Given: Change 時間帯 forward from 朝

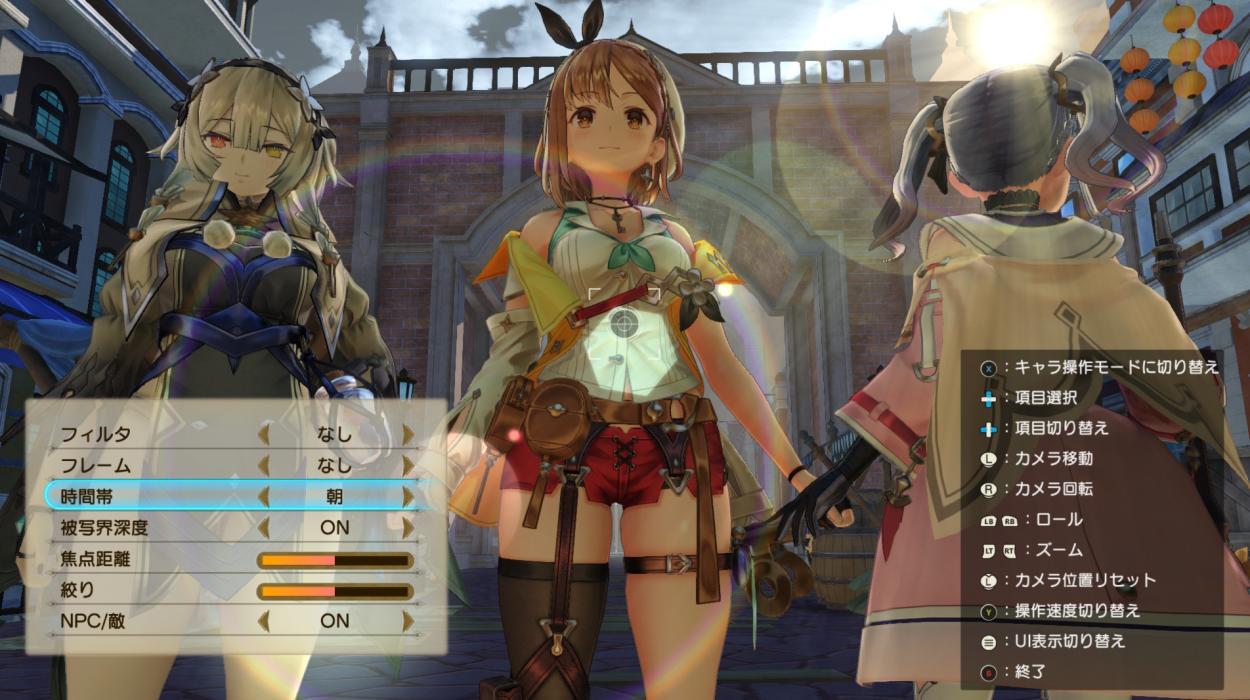Looking at the screenshot, I should click(x=408, y=496).
